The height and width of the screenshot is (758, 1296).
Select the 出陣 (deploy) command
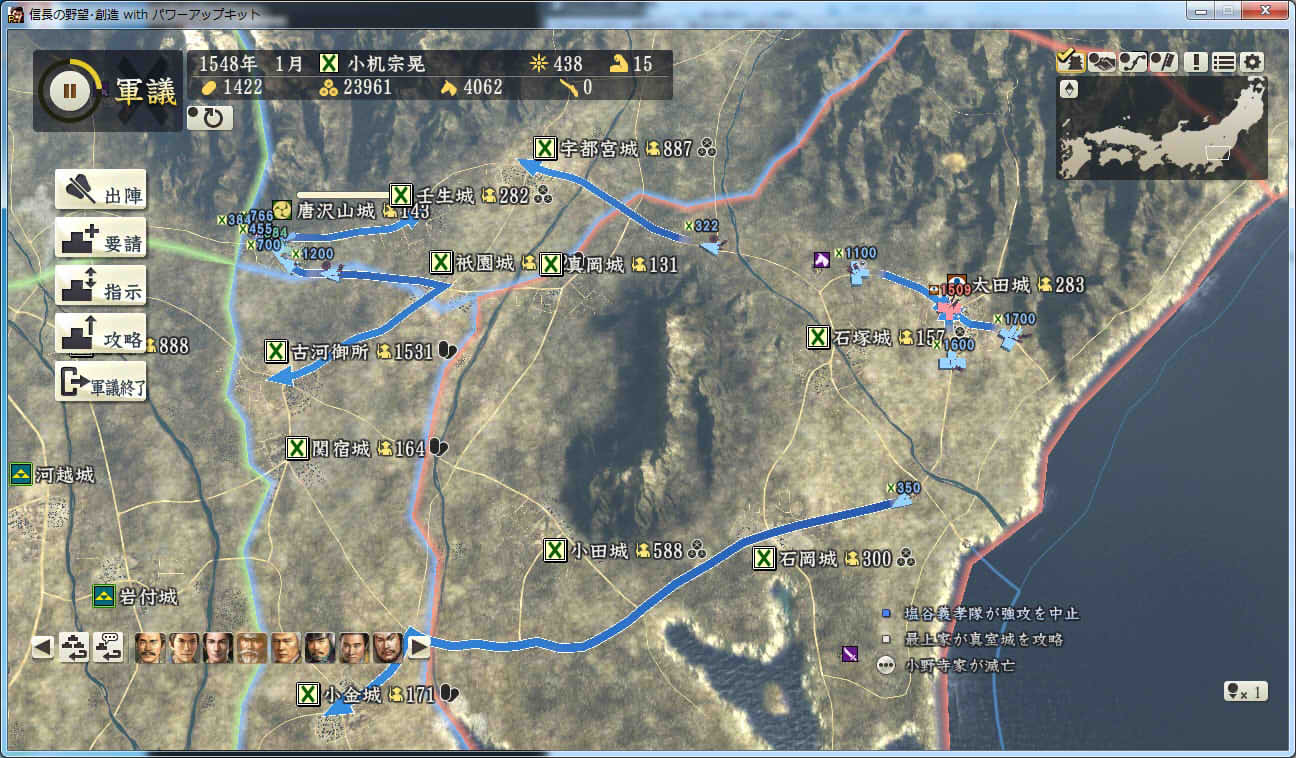click(100, 190)
